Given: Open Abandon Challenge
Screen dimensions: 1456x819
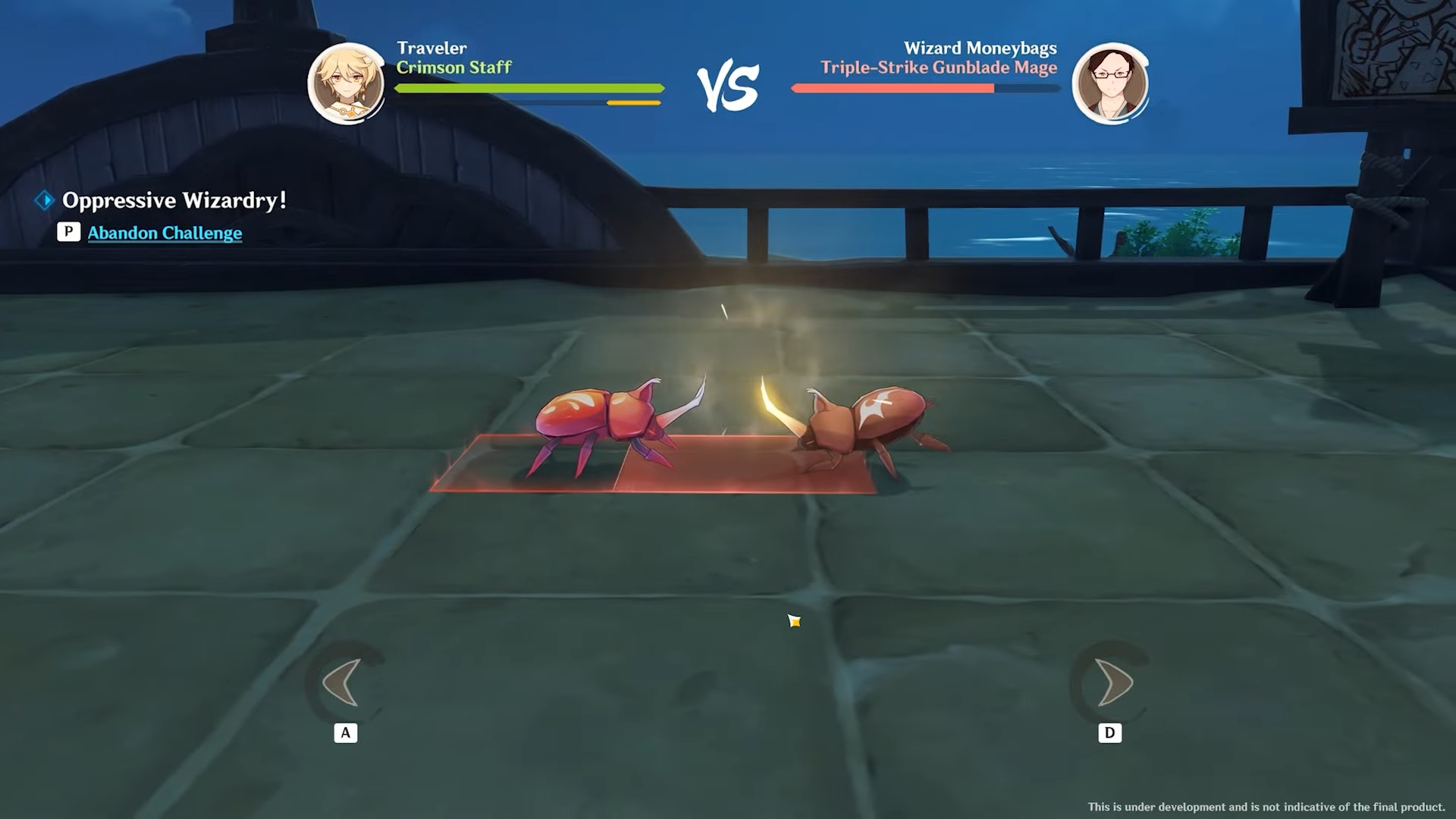Looking at the screenshot, I should (165, 233).
